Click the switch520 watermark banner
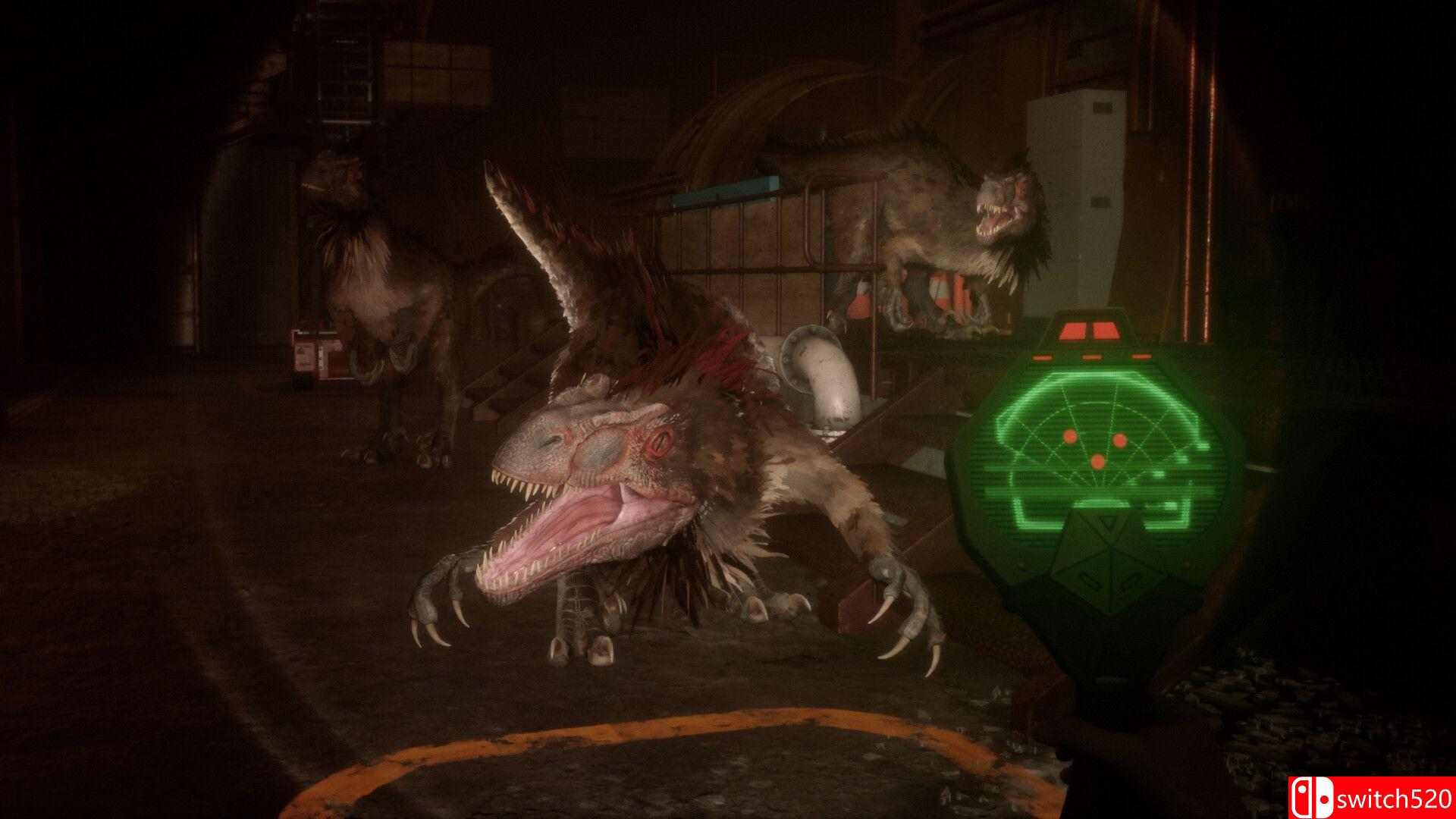The height and width of the screenshot is (819, 1456). pos(1373,796)
